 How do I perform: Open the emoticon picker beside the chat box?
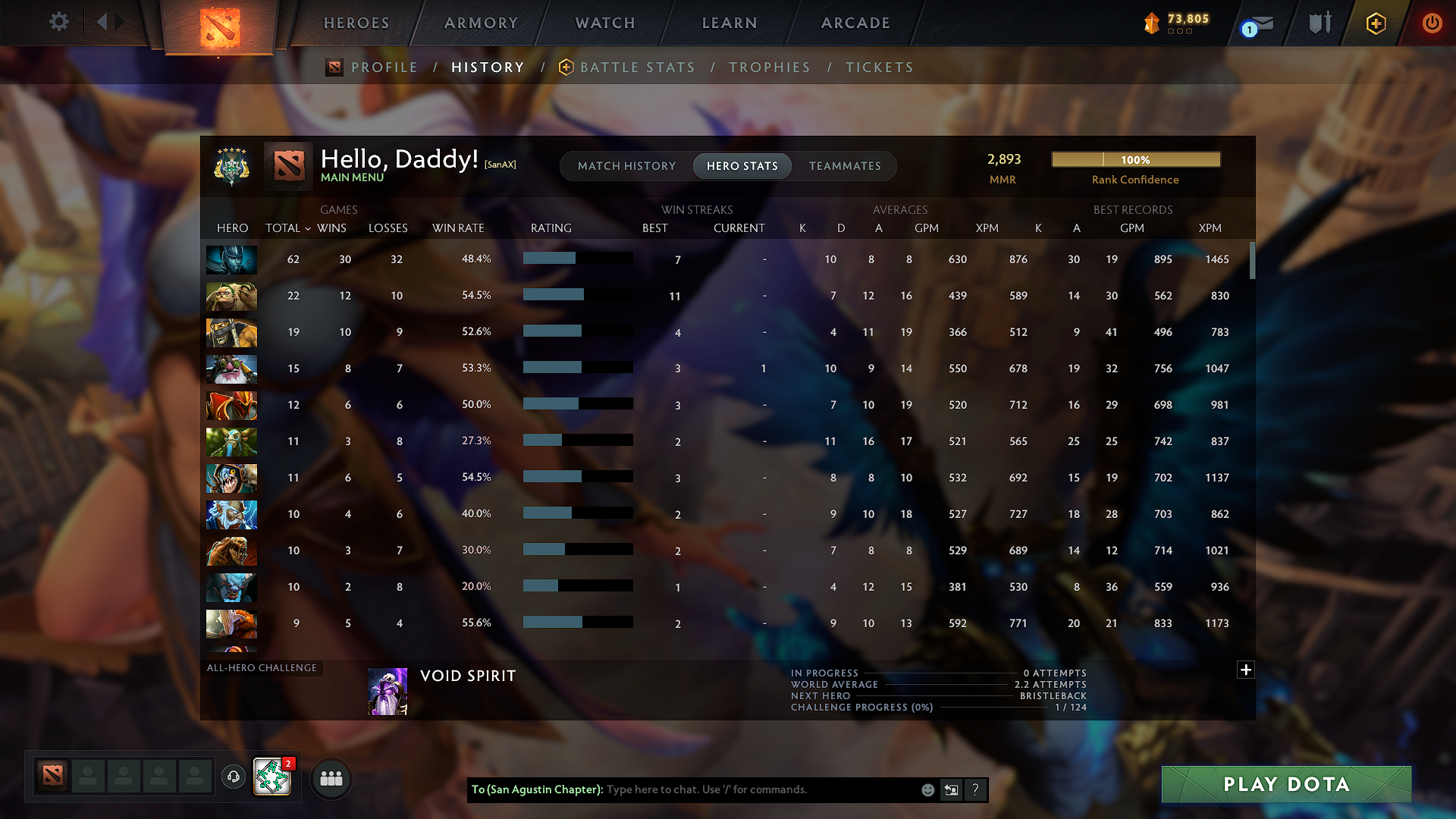[927, 789]
